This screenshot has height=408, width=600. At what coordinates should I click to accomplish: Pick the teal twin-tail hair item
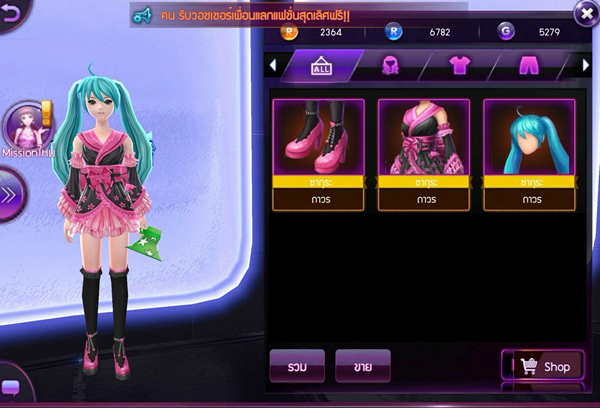pyautogui.click(x=529, y=137)
